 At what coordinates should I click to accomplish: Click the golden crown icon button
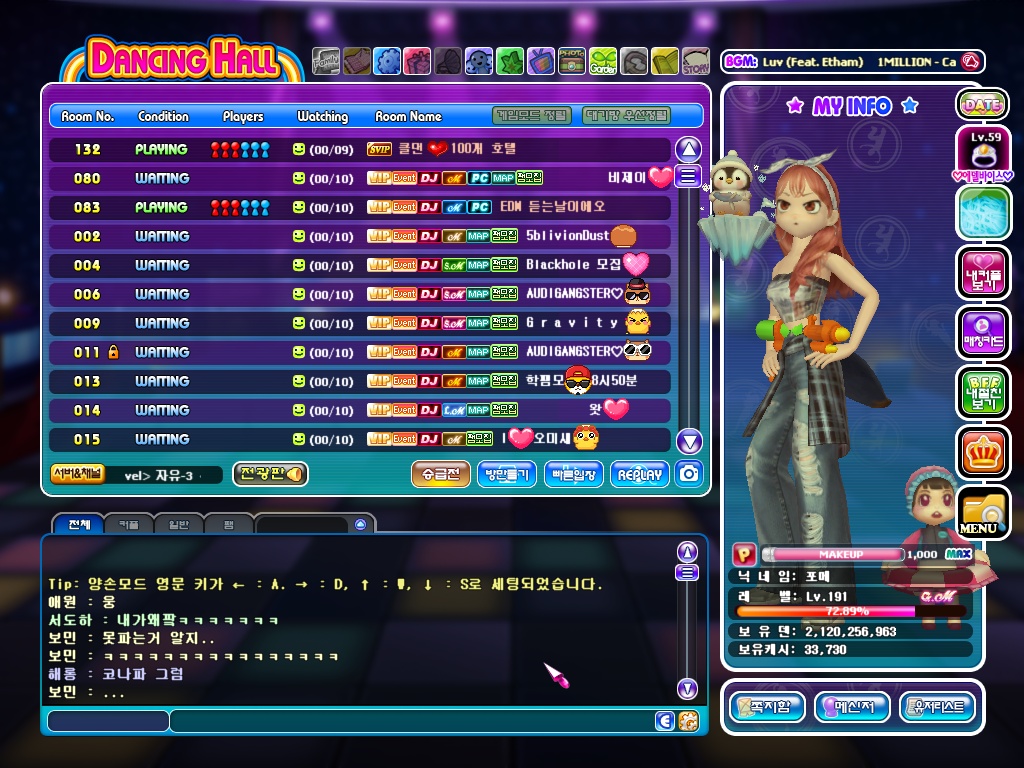981,452
